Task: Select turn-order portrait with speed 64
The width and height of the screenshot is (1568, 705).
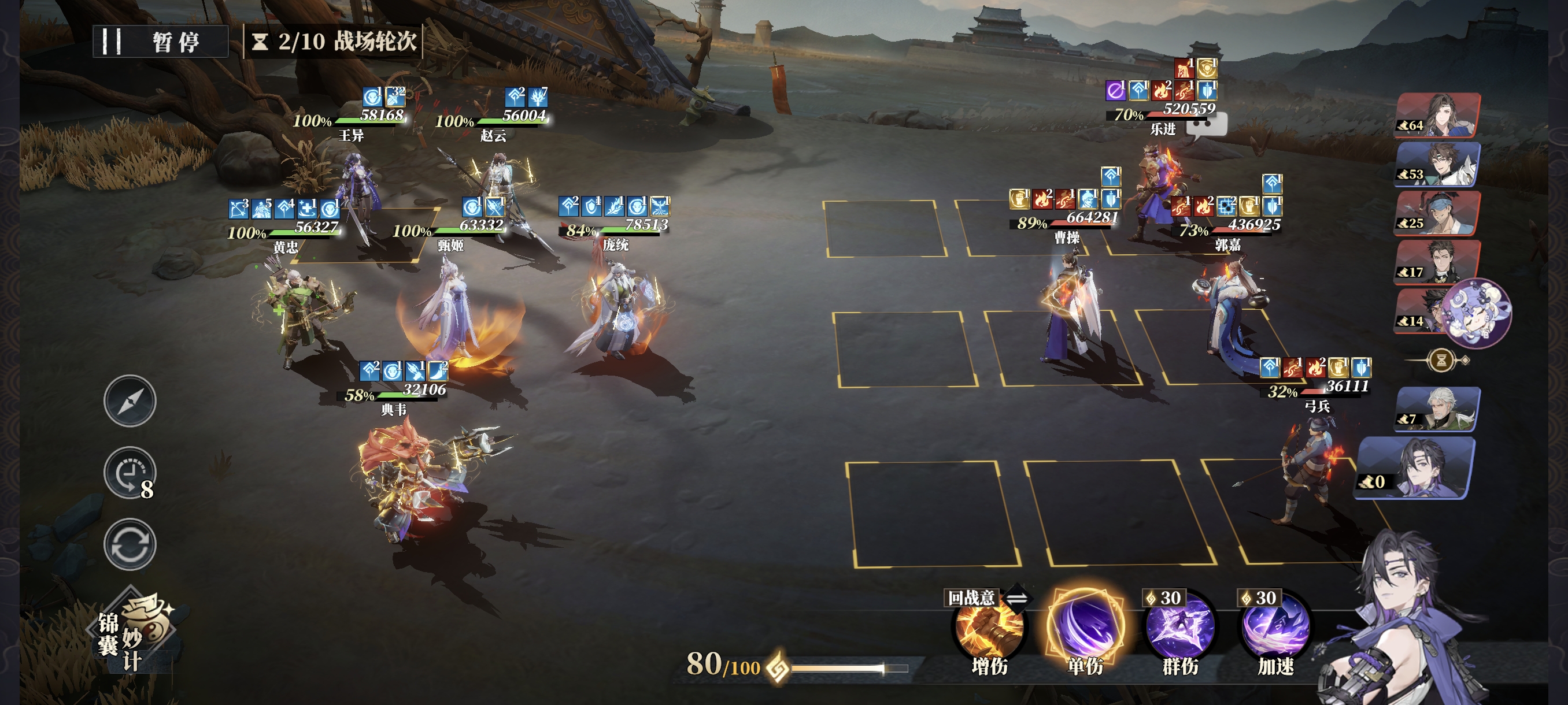Action: tap(1438, 115)
